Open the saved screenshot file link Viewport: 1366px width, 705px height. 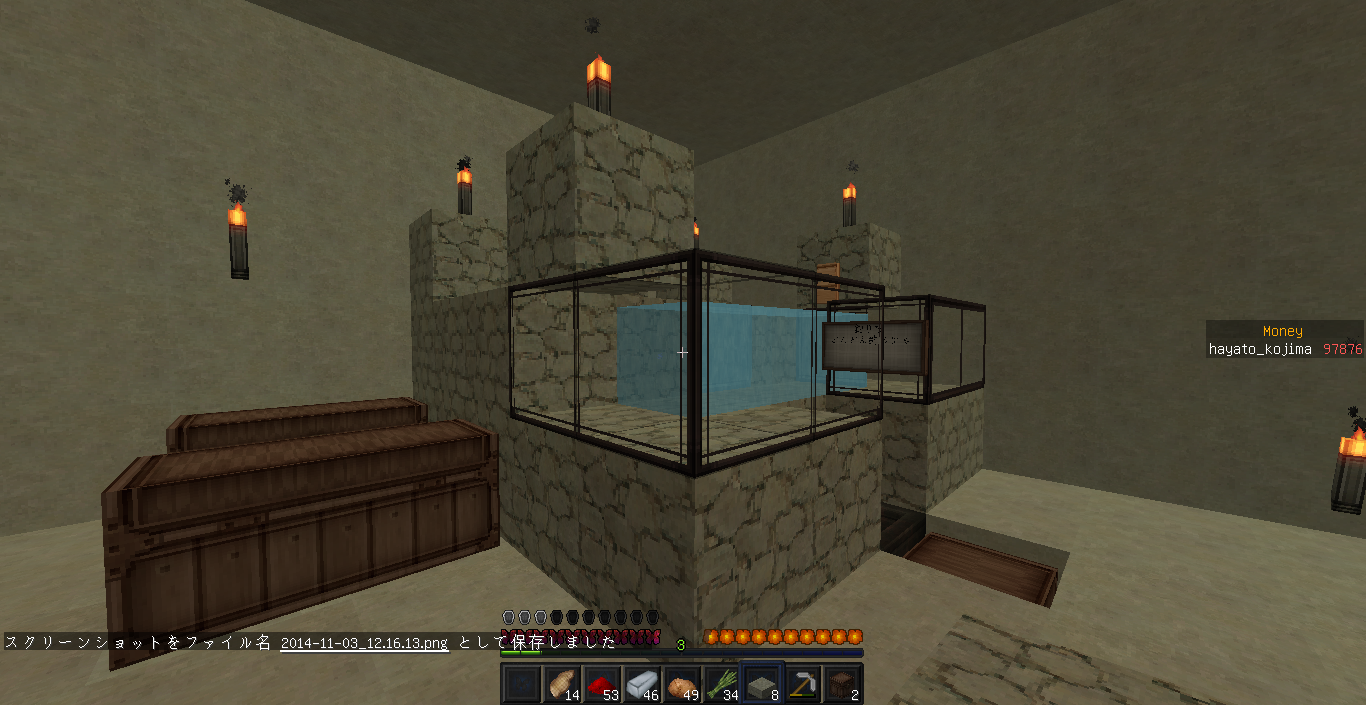(364, 642)
